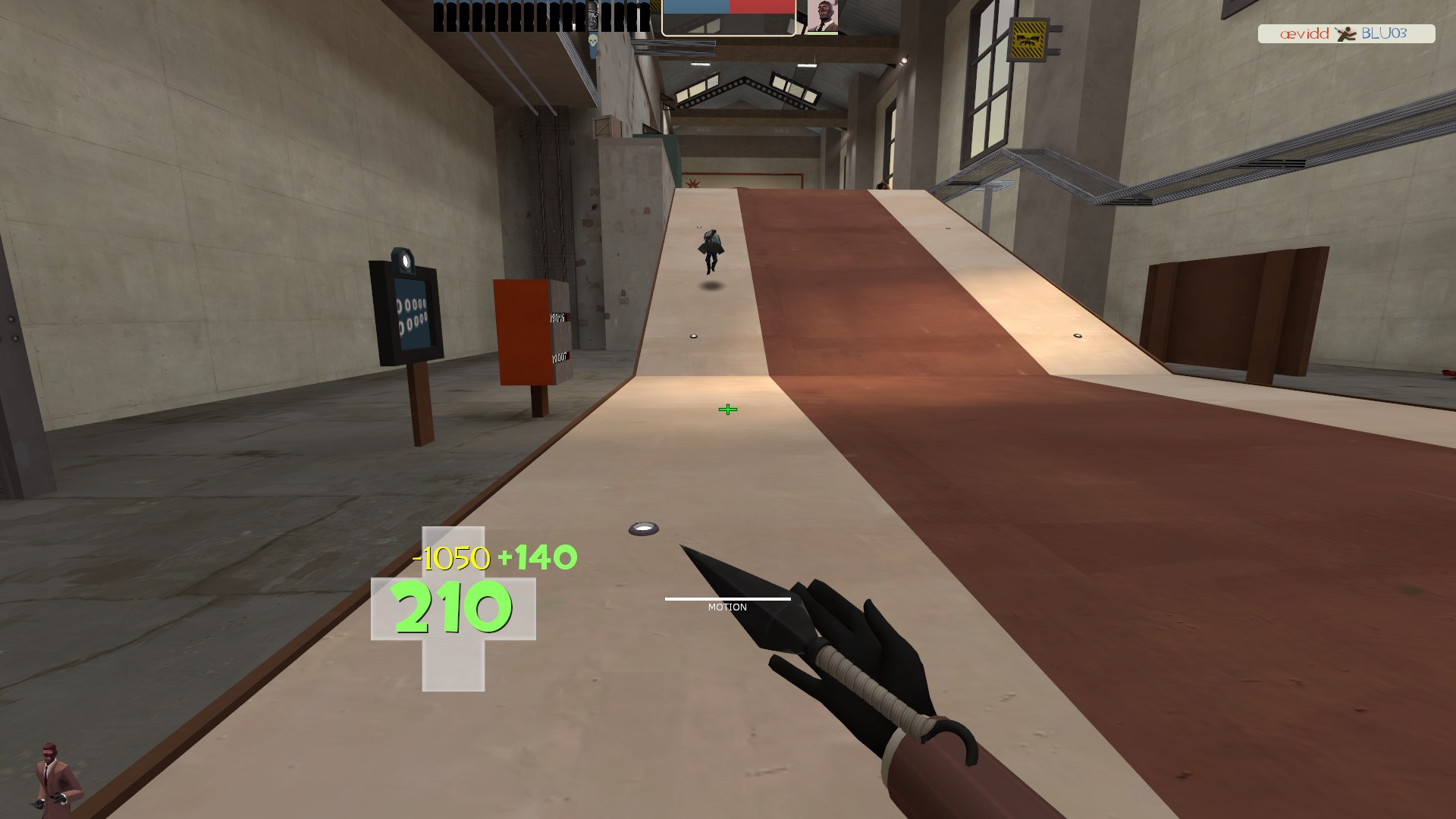
Task: Click the BLU03 player name
Action: tap(1386, 33)
